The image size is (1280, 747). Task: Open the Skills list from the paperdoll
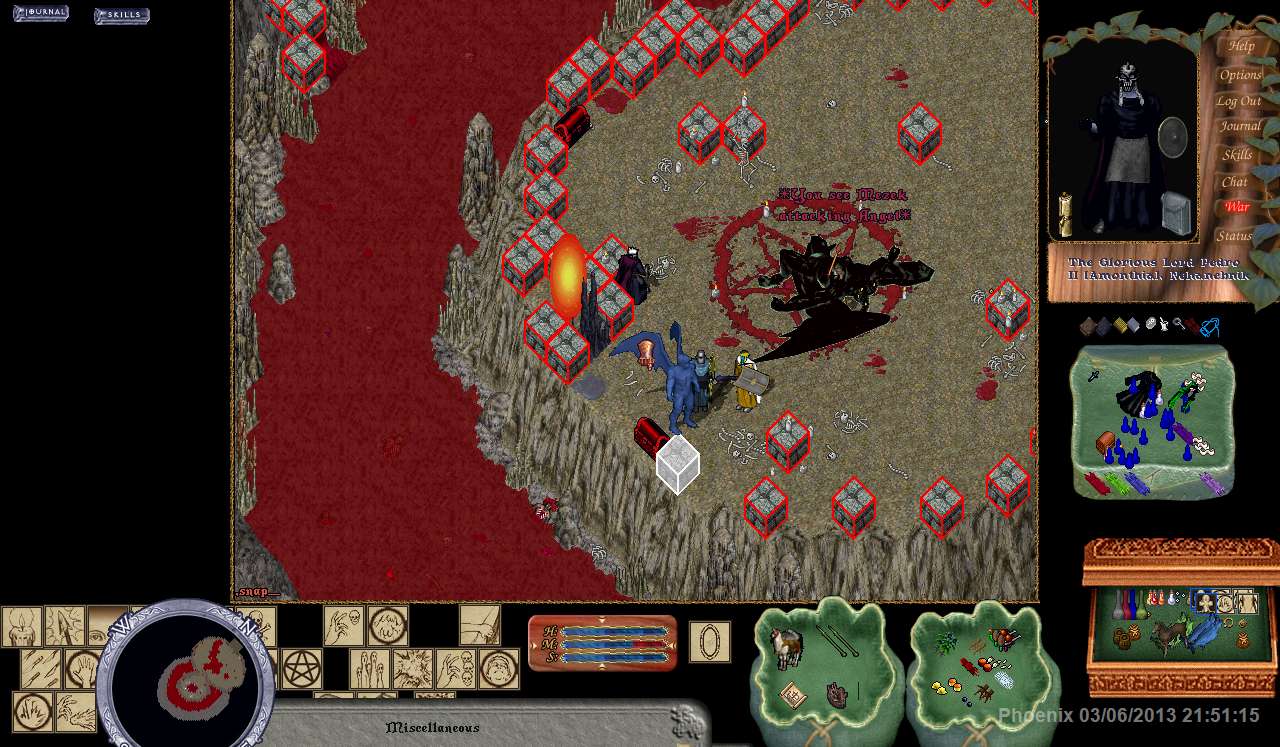[x=1237, y=155]
